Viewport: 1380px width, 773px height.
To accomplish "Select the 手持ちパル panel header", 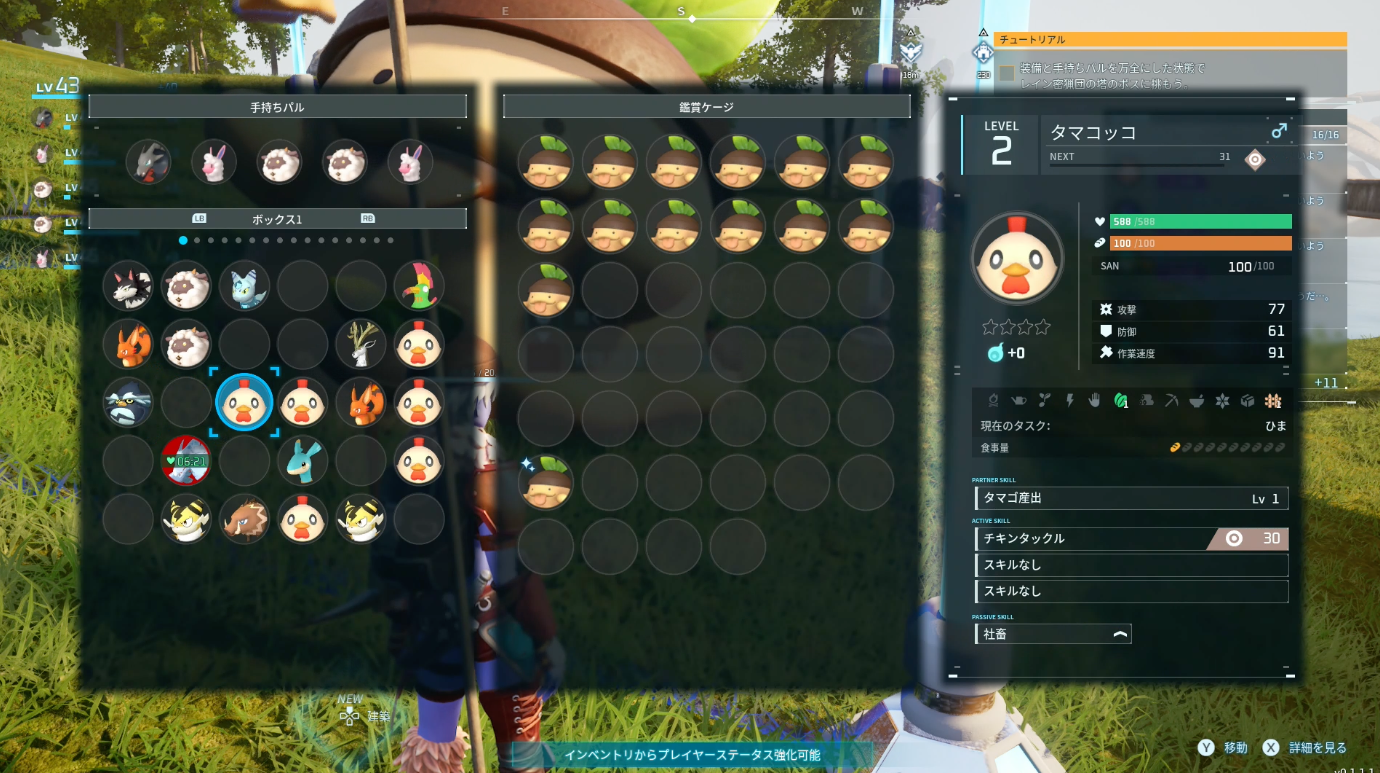I will click(277, 105).
